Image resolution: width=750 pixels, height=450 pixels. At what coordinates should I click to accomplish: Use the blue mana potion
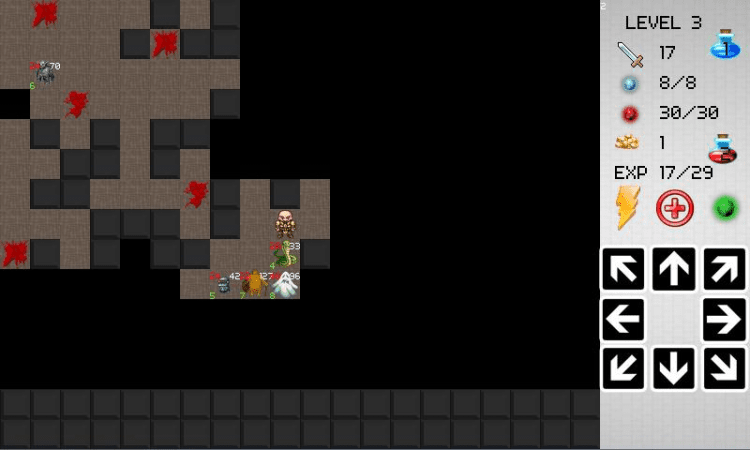pos(724,45)
